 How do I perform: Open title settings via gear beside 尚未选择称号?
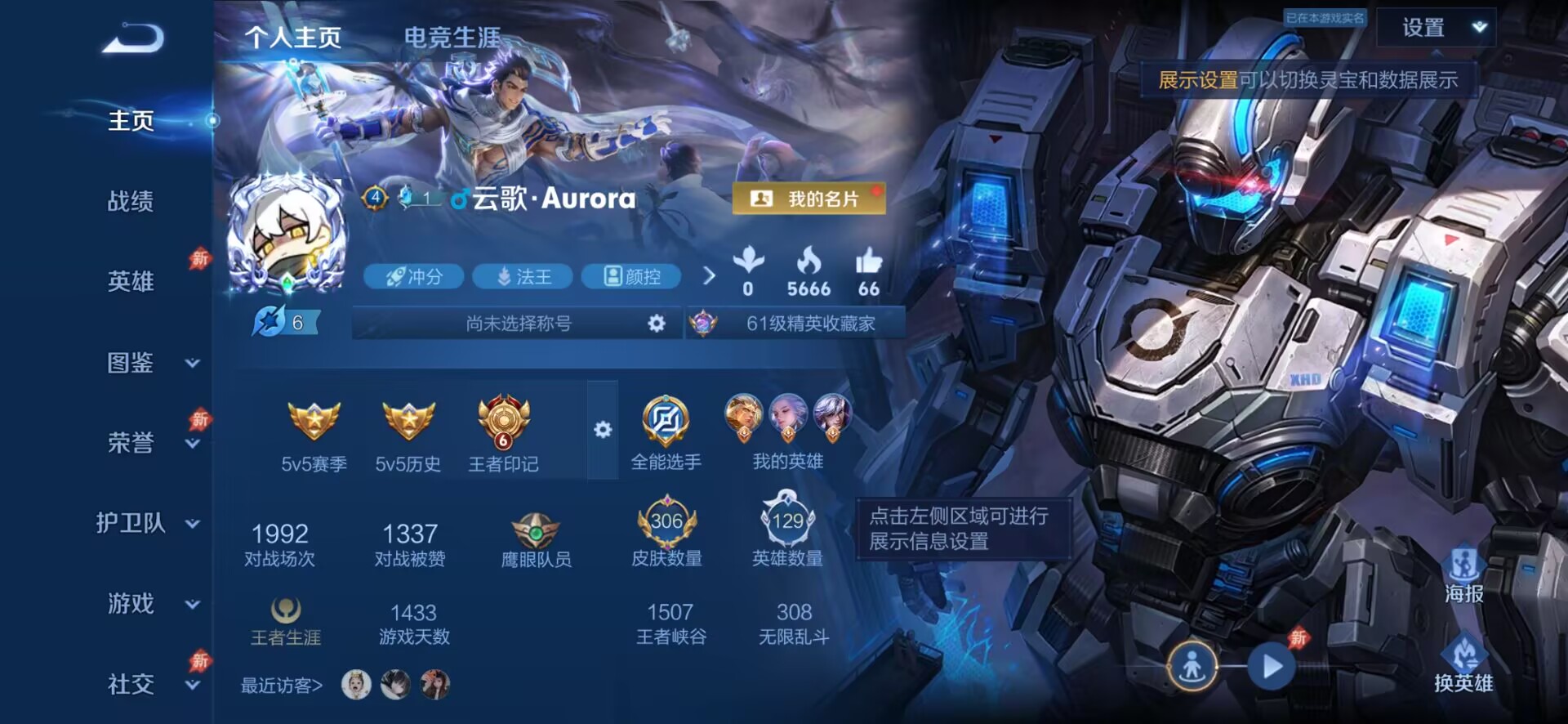[x=656, y=323]
